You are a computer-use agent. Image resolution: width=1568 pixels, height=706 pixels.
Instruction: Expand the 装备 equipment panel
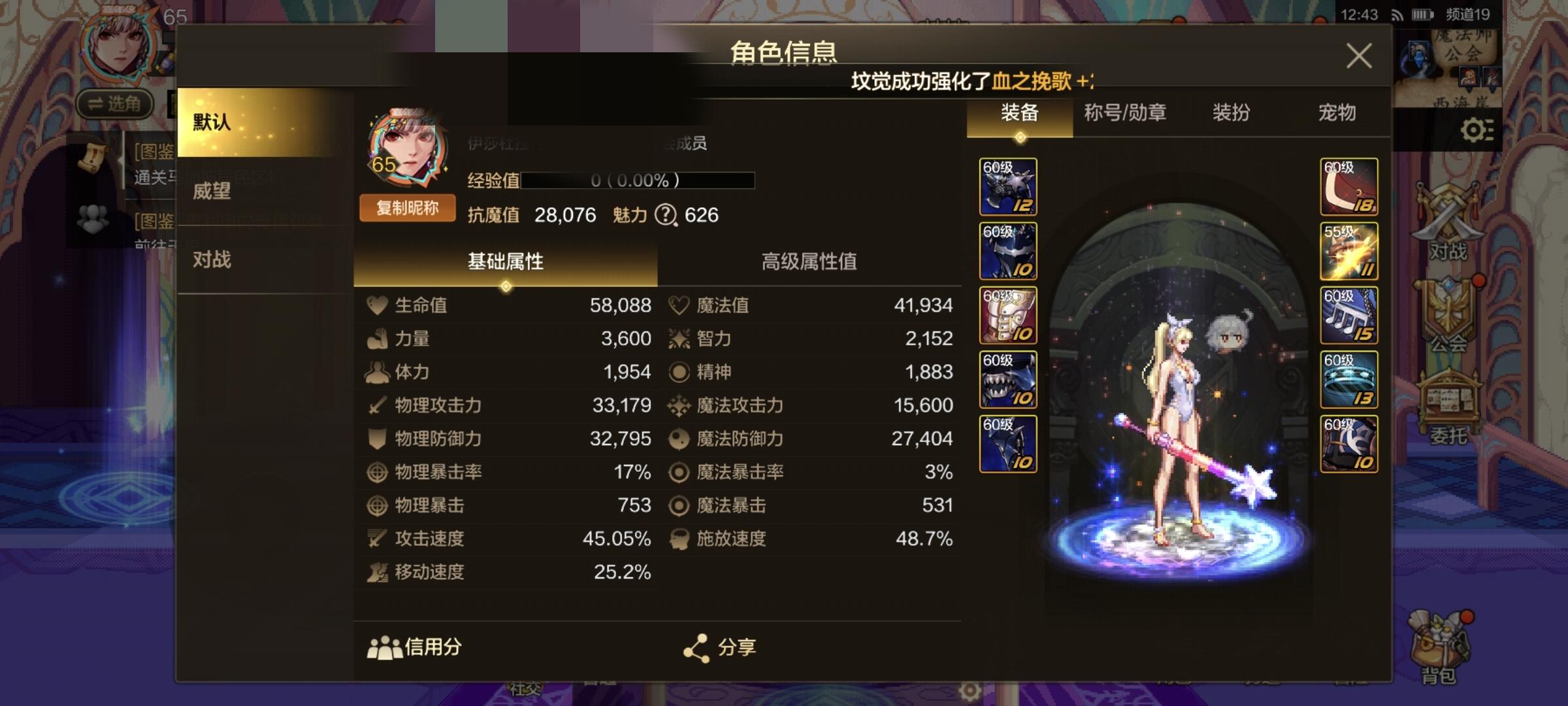click(1021, 111)
